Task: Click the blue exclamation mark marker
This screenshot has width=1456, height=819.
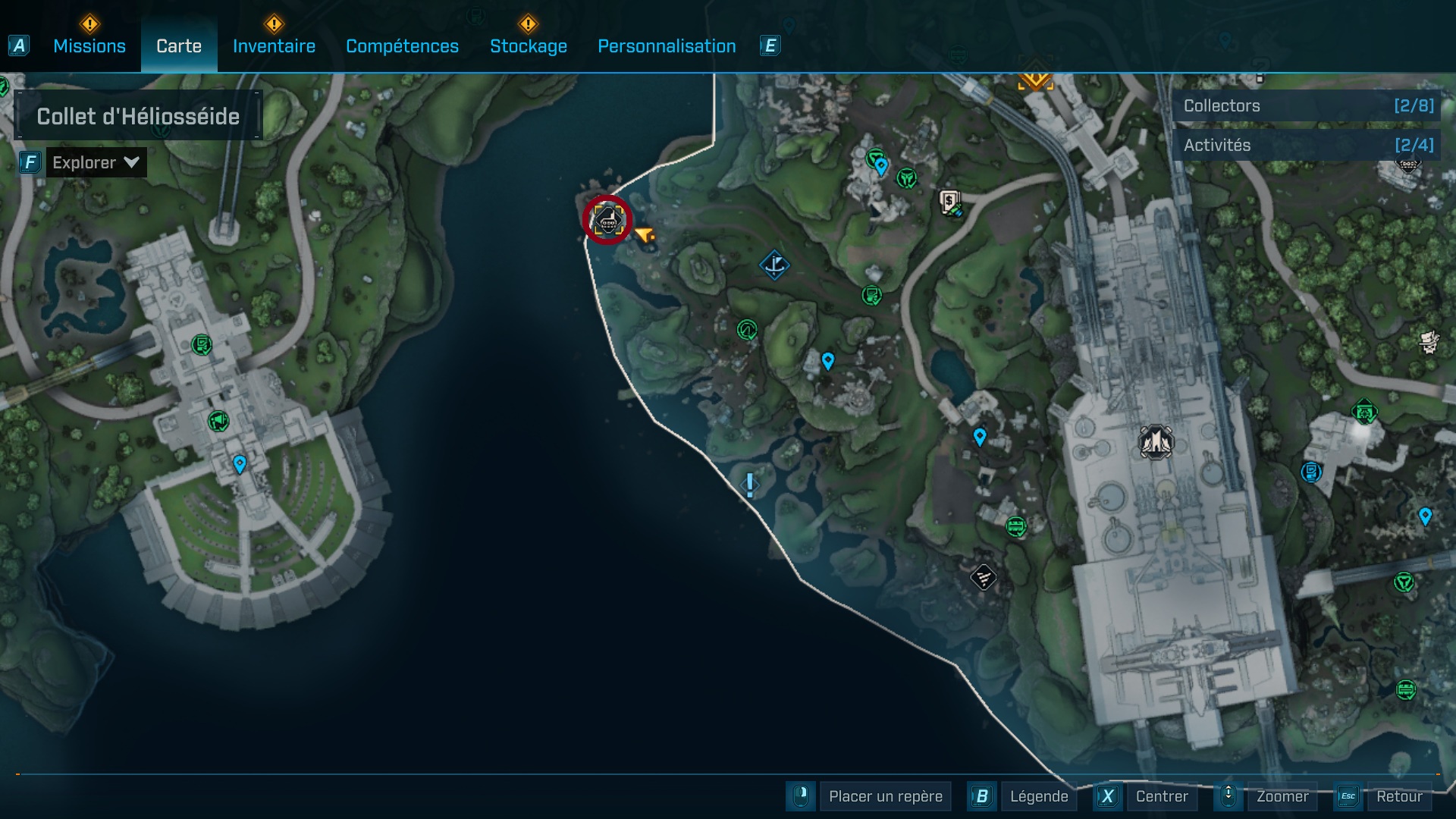Action: tap(750, 485)
